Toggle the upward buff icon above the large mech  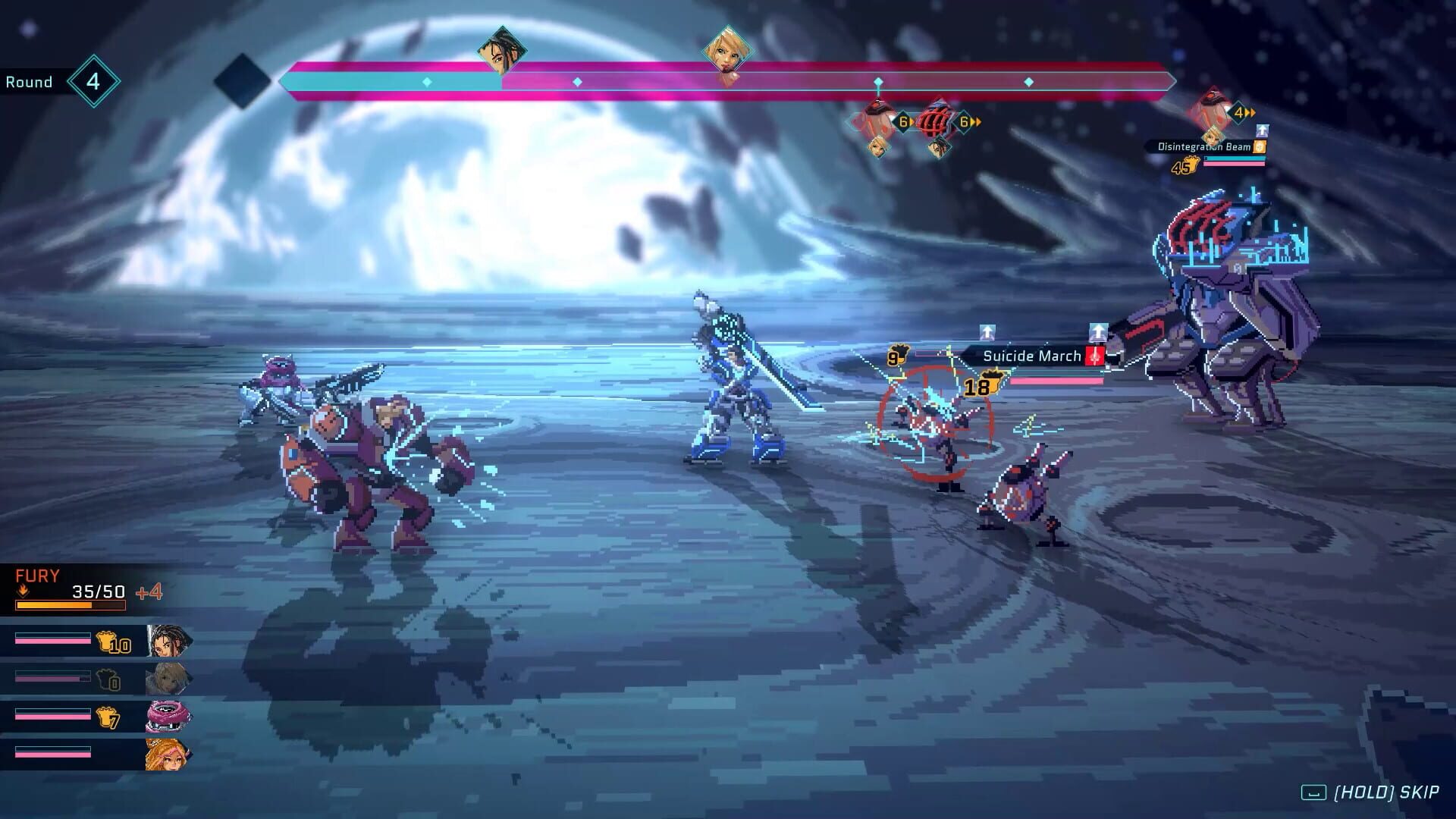pos(1097,331)
